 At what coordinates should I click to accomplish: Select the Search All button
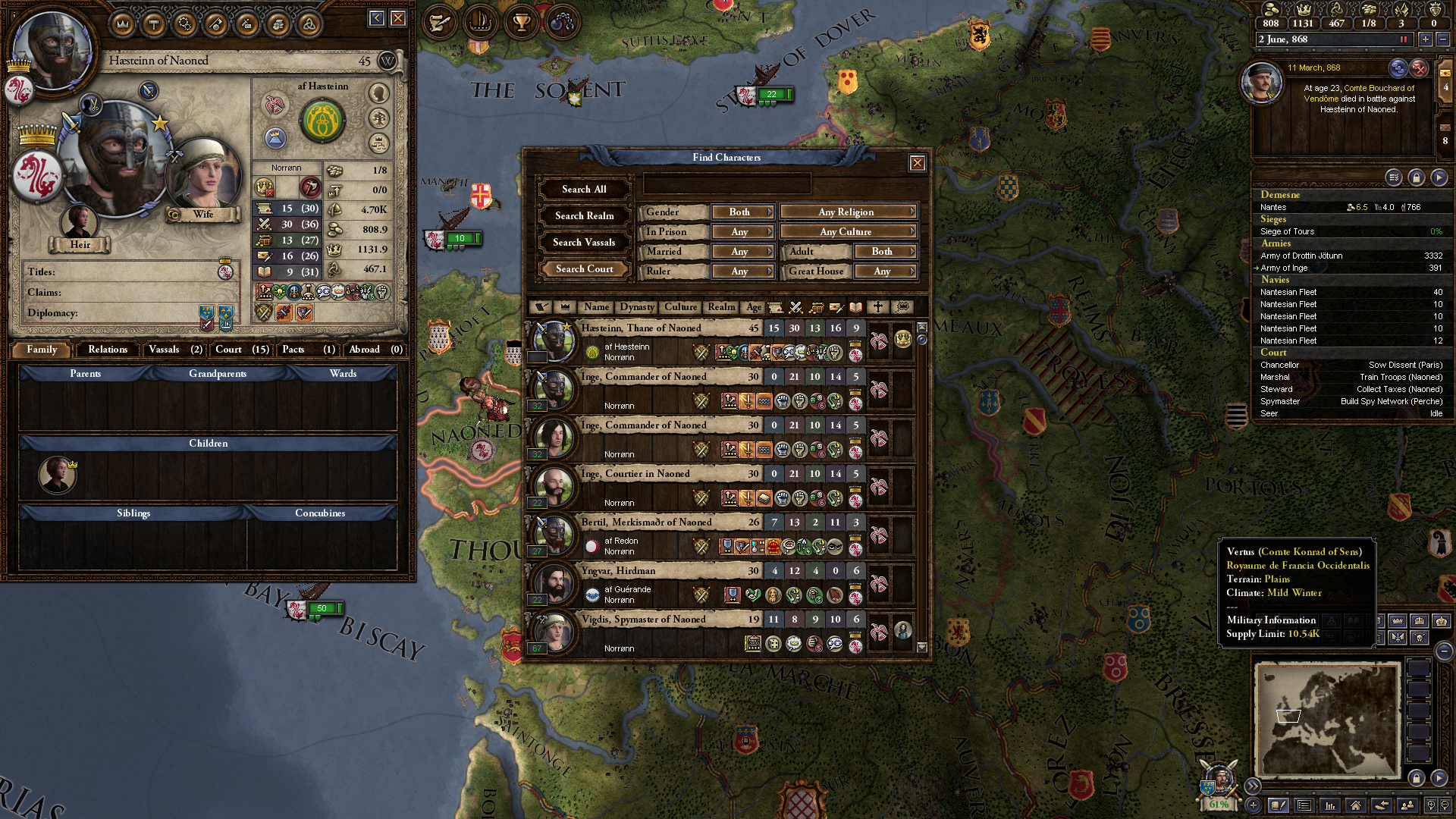pyautogui.click(x=584, y=190)
